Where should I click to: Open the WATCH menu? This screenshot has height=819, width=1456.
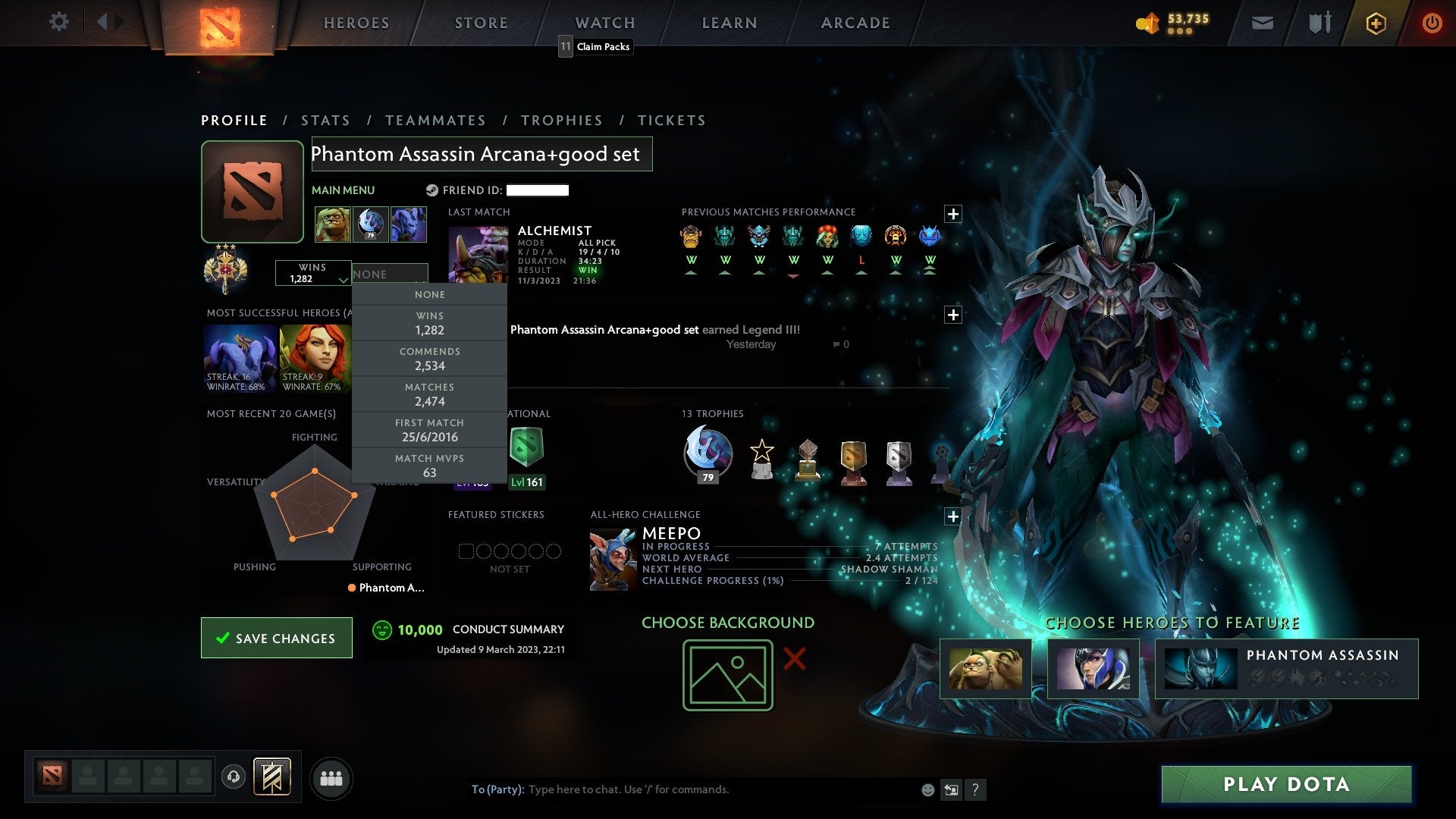tap(604, 23)
